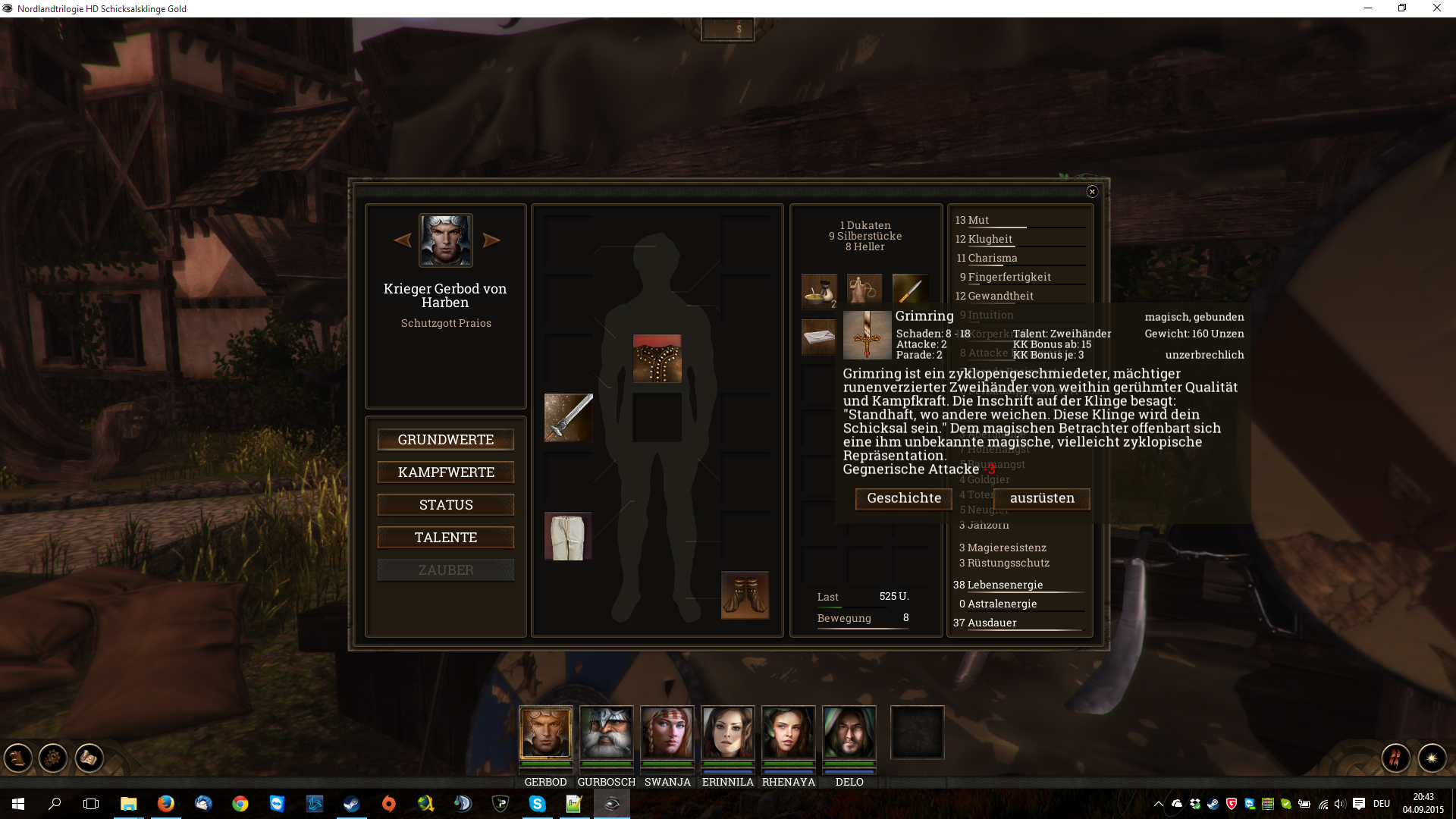Select the white trousers equipment slot
1456x819 pixels.
click(569, 536)
